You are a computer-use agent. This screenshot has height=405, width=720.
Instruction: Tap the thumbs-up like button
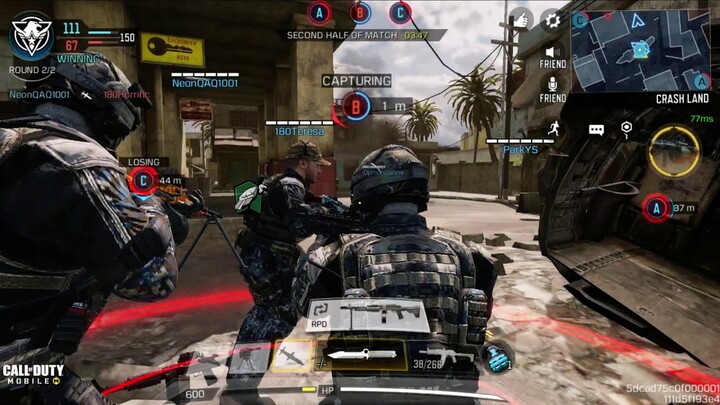pyautogui.click(x=521, y=19)
